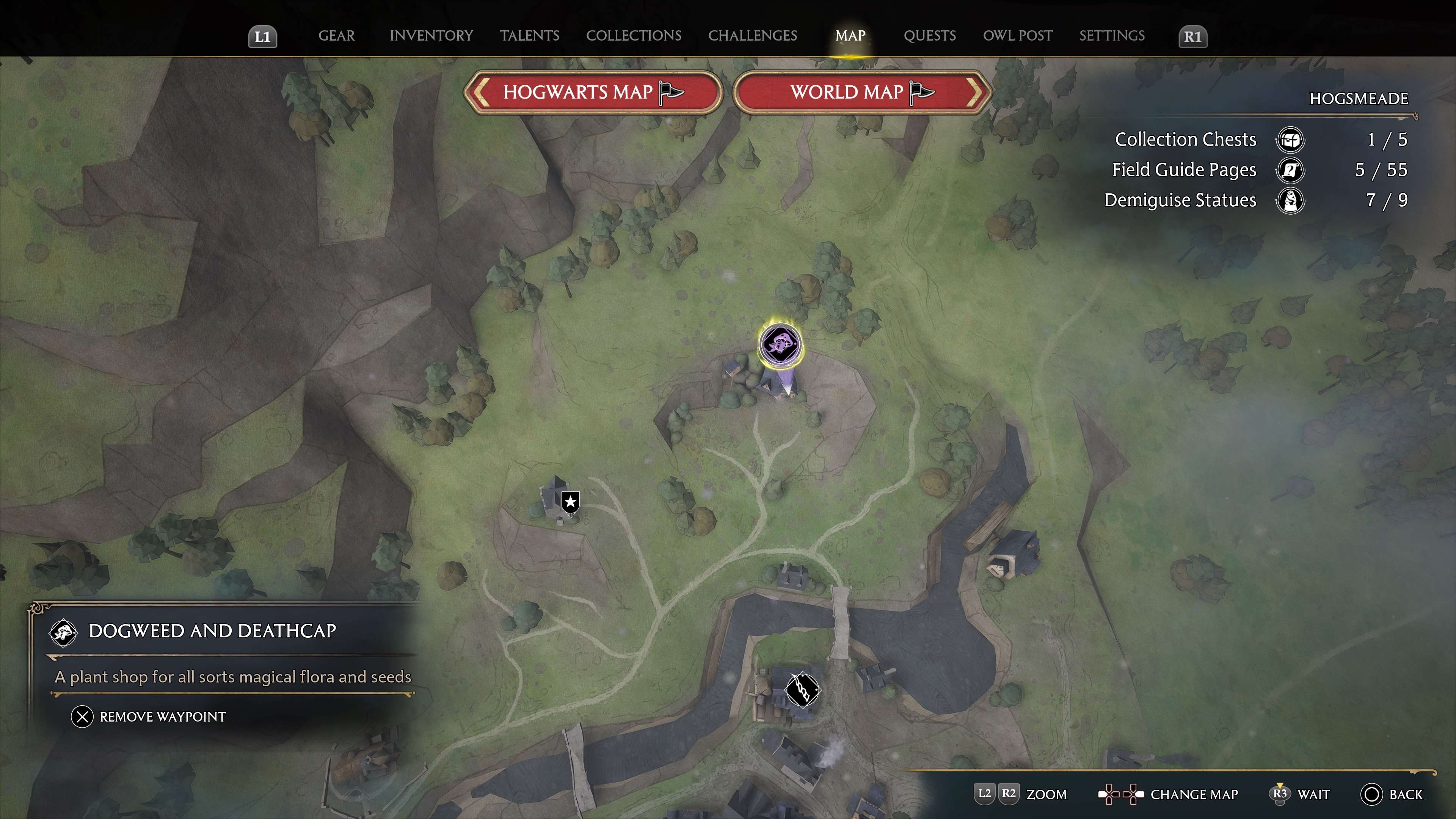Switch to the Quests tab
The image size is (1456, 819).
[x=930, y=36]
